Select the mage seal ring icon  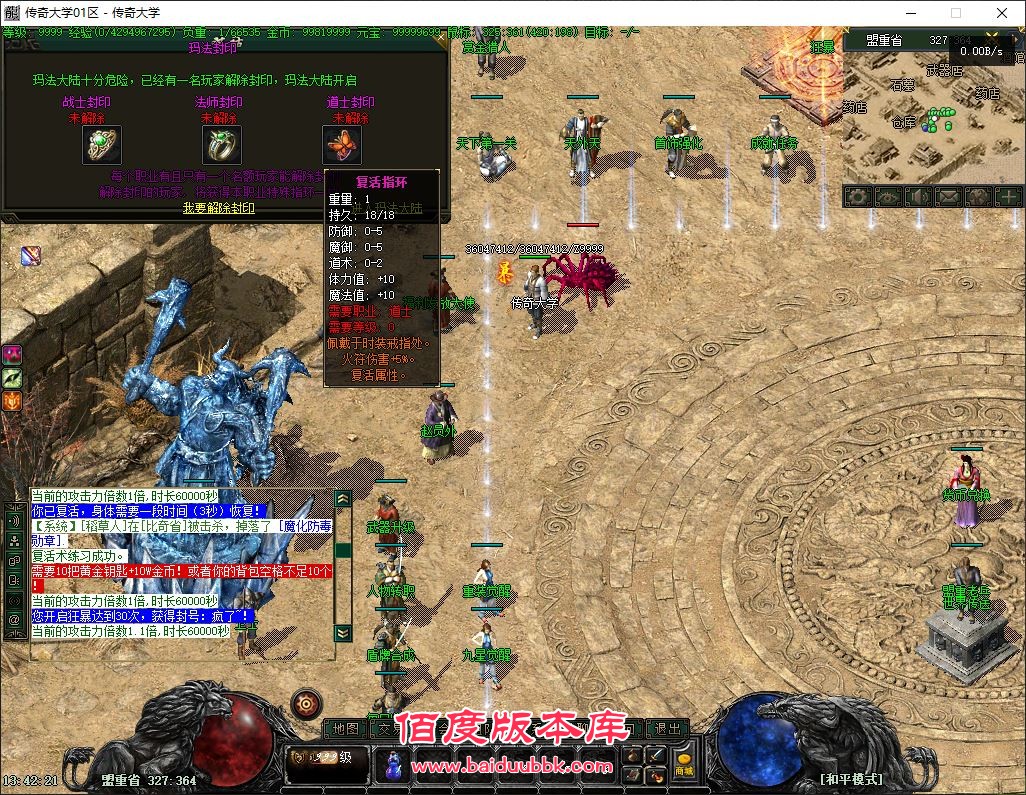pyautogui.click(x=222, y=146)
